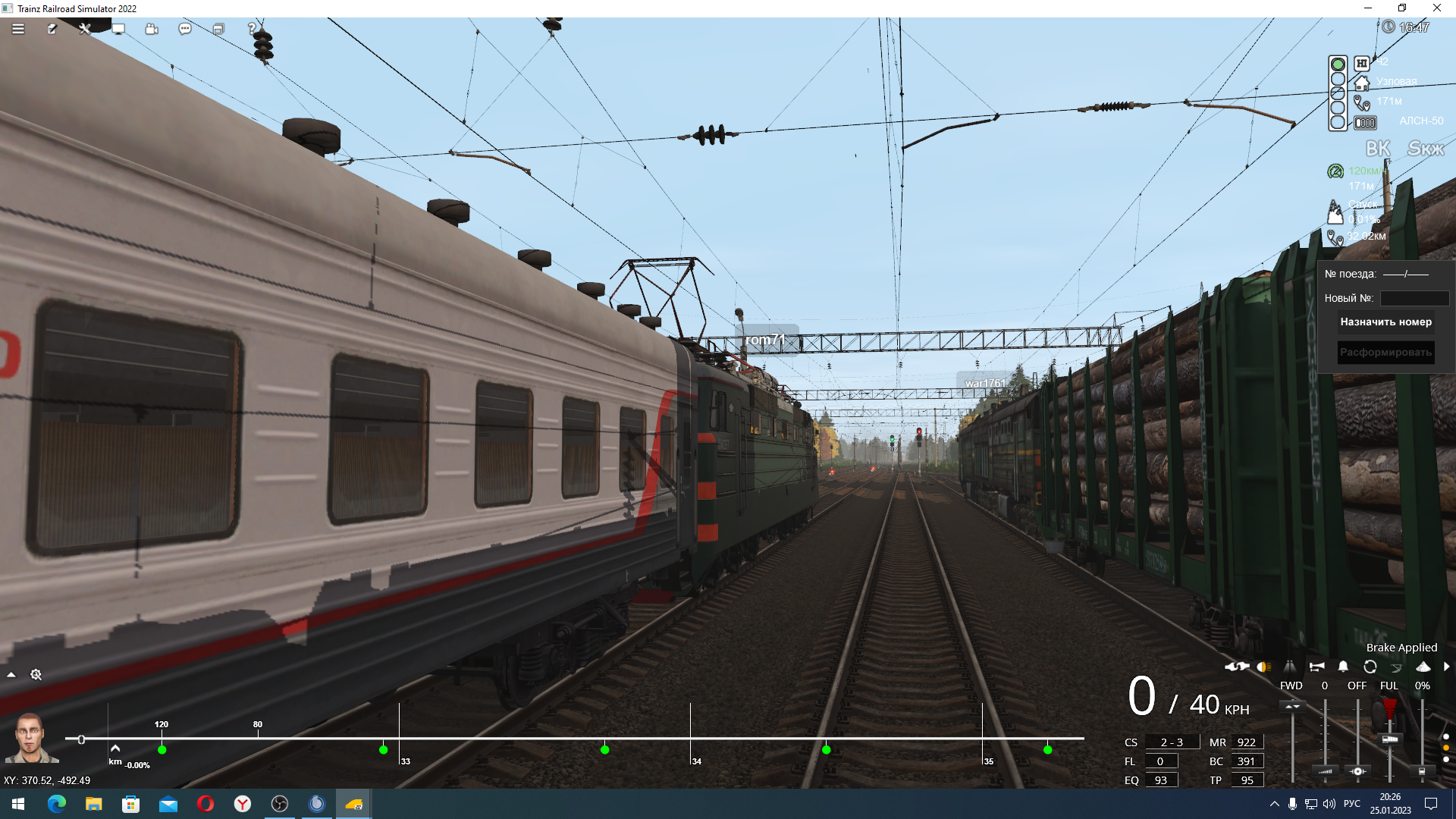Screen dimensions: 1456x819
Task: Click the stacked windows icon
Action: pos(218,29)
